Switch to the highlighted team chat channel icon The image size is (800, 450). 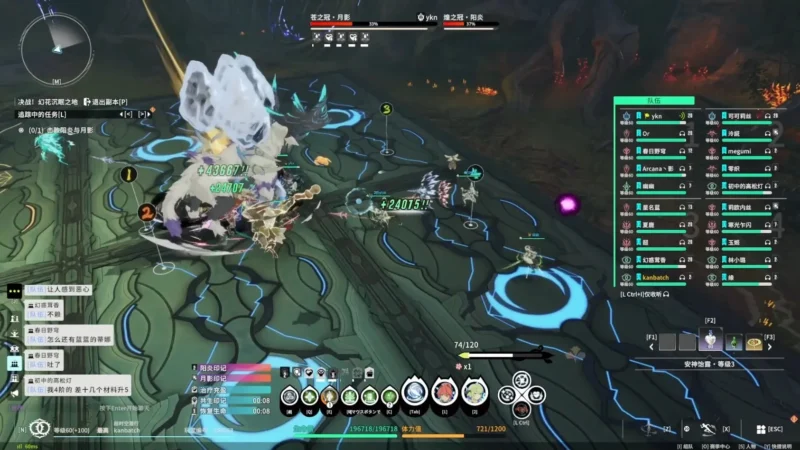tap(14, 363)
